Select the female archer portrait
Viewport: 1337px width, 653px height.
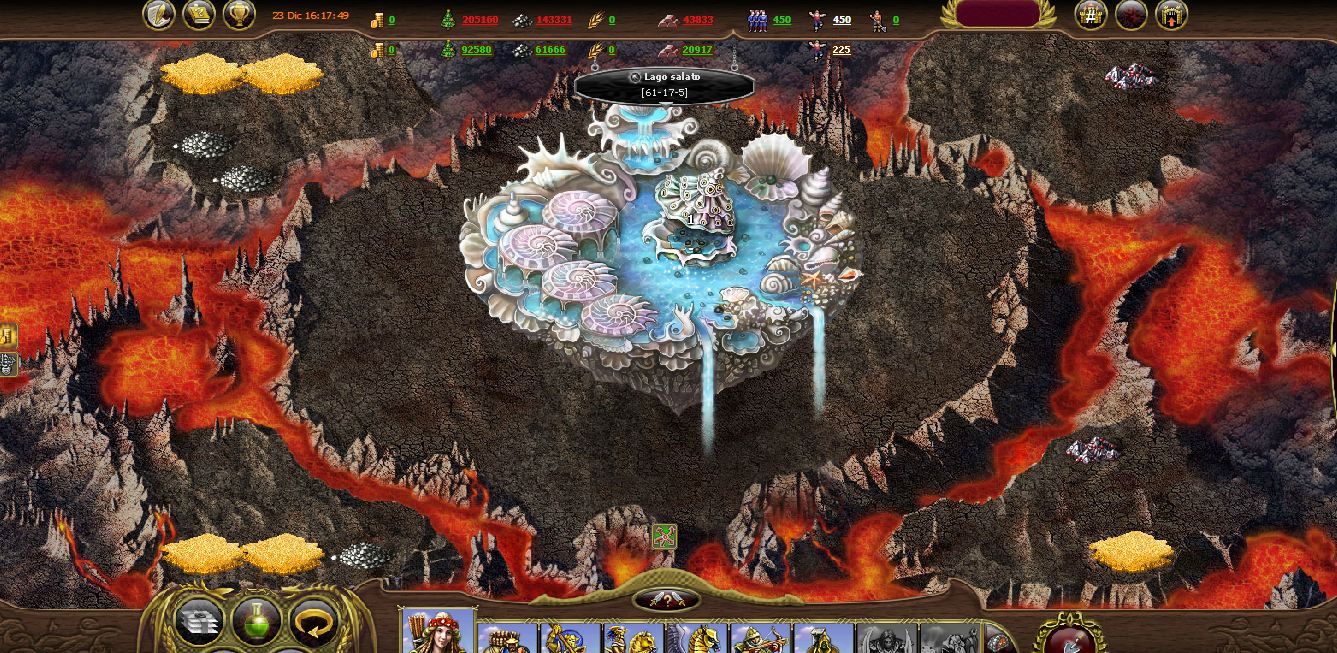437,632
